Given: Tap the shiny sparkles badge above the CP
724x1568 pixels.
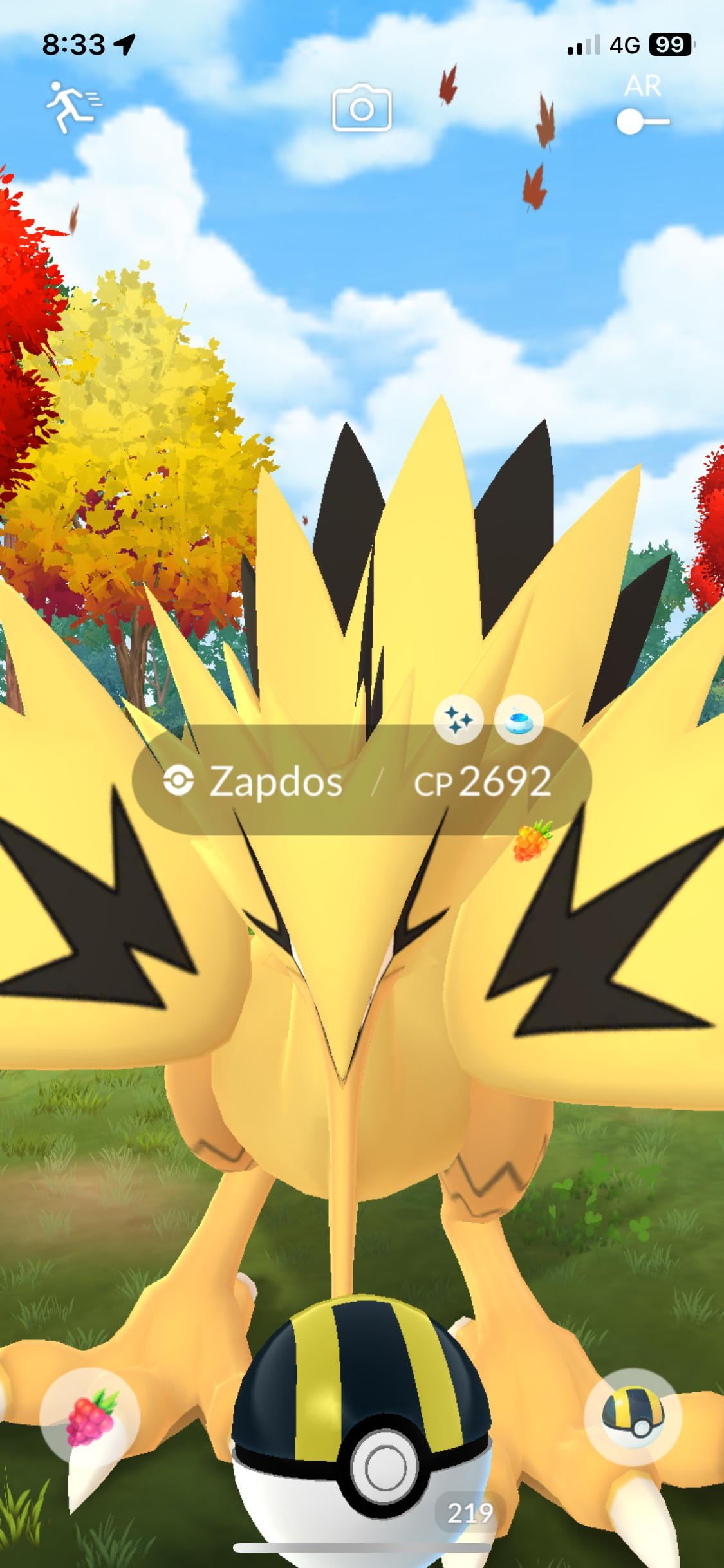Looking at the screenshot, I should (x=459, y=721).
